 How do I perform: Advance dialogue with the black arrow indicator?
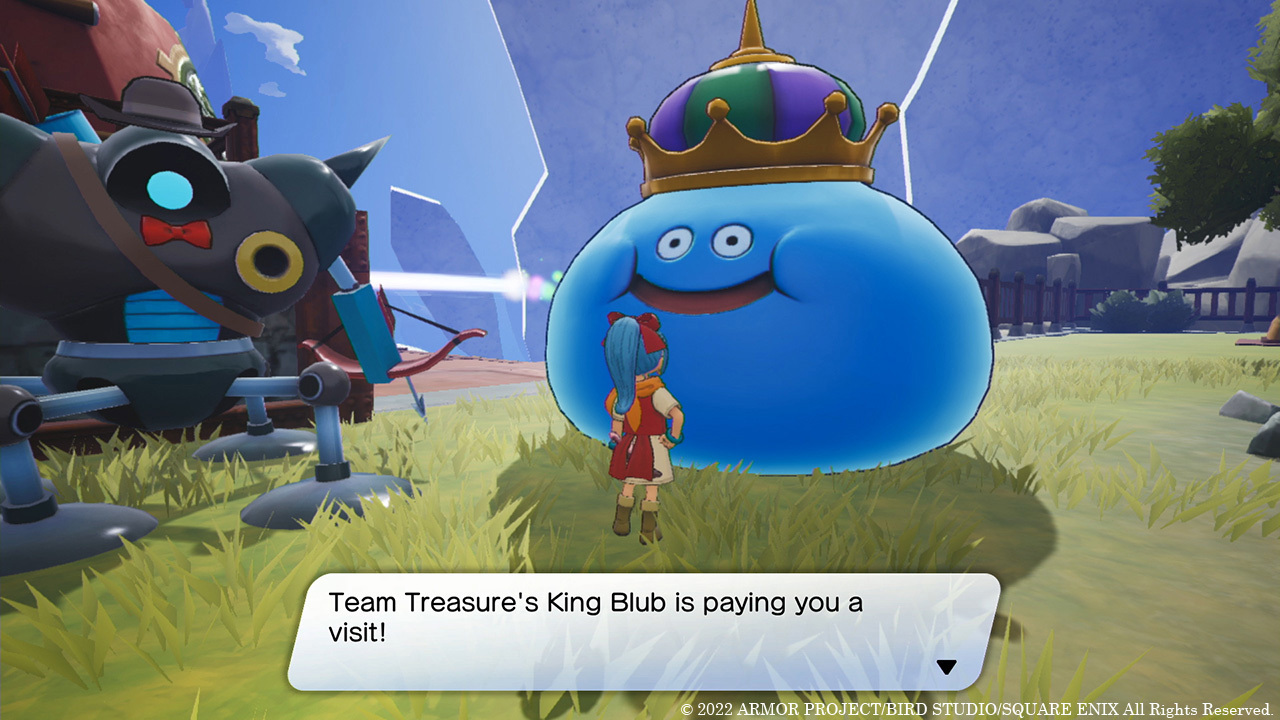click(946, 667)
